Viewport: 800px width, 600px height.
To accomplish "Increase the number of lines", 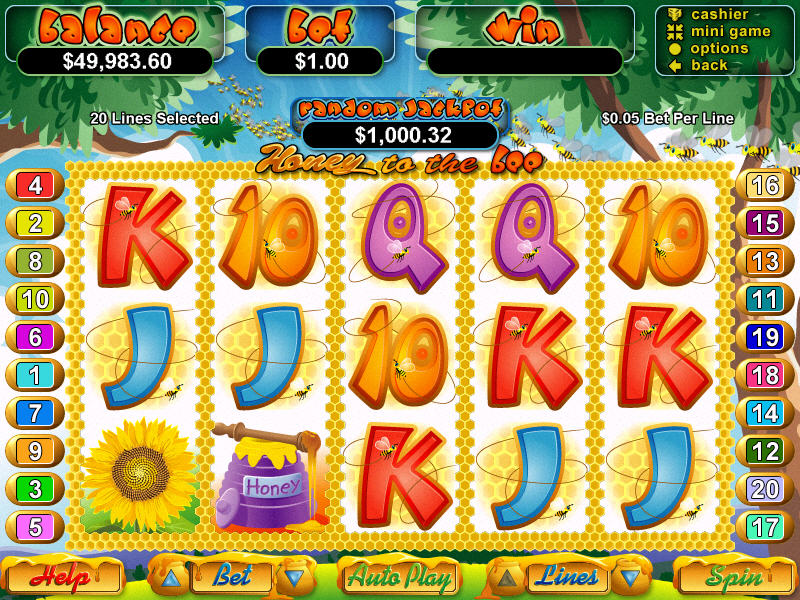I will pos(508,577).
